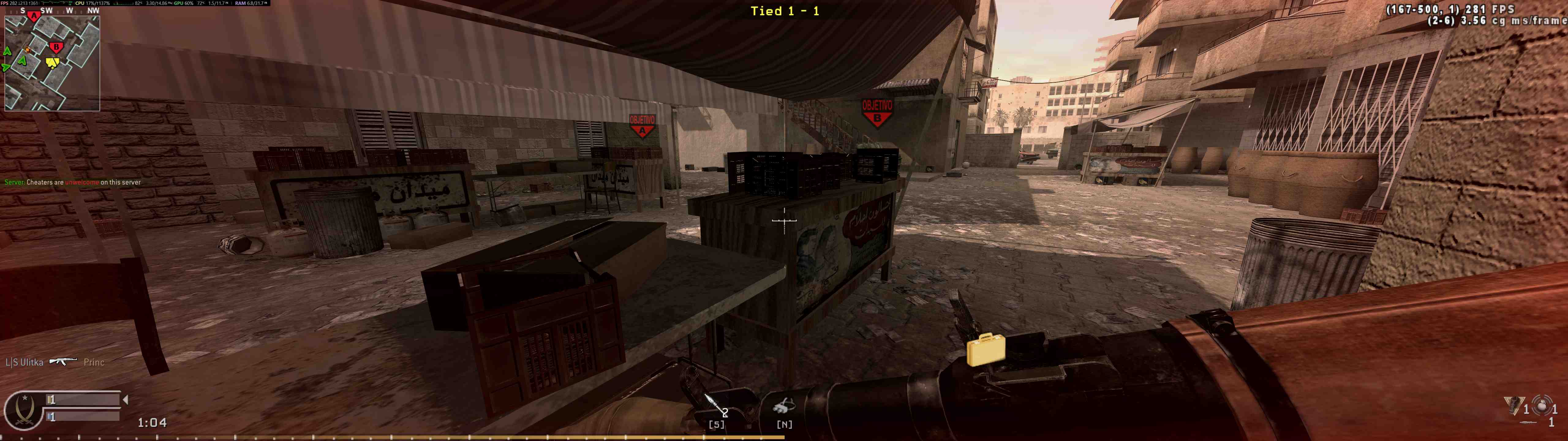Viewport: 1568px width, 441px height.
Task: Click the CPU percentage in the performance overlay
Action: click(x=97, y=4)
